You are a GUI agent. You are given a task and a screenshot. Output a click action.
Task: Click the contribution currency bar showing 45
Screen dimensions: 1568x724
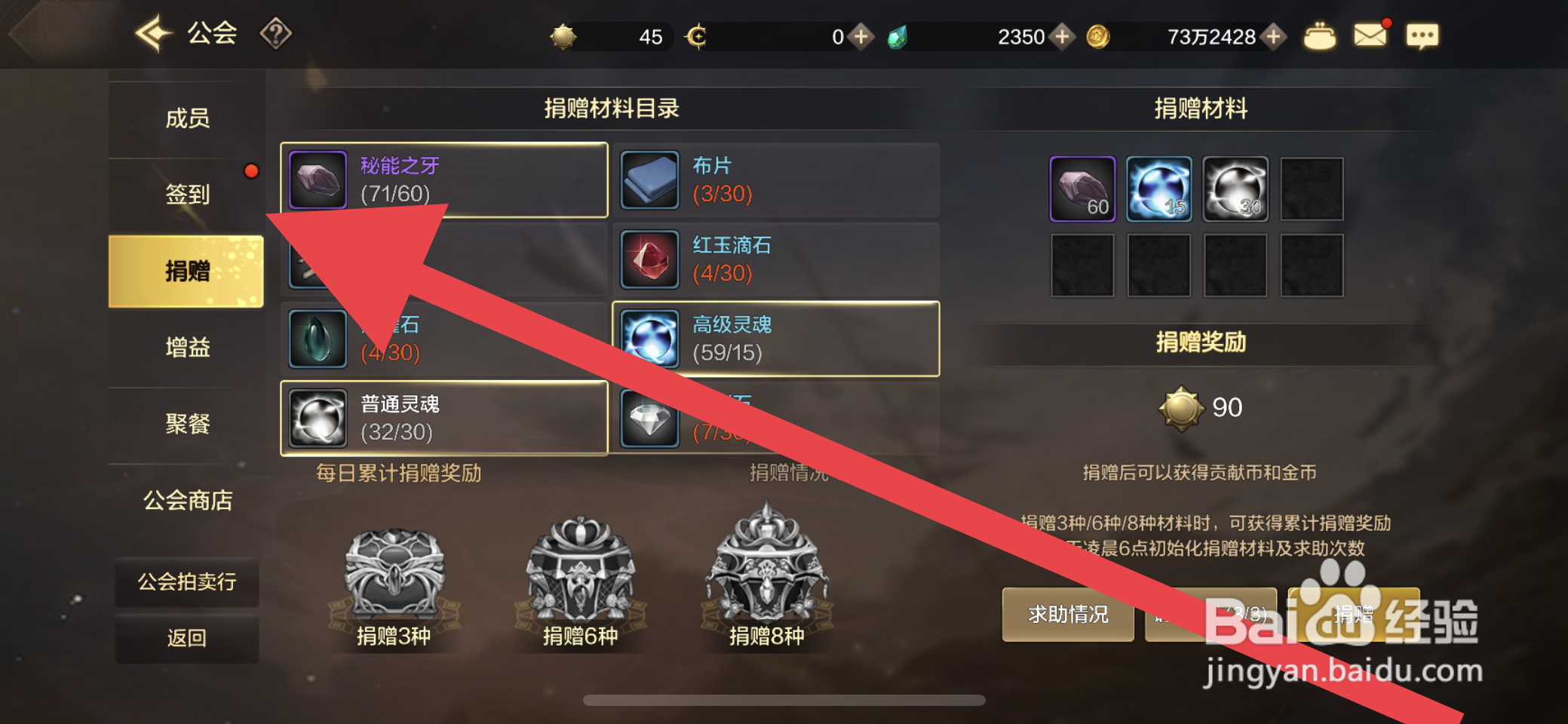click(611, 35)
